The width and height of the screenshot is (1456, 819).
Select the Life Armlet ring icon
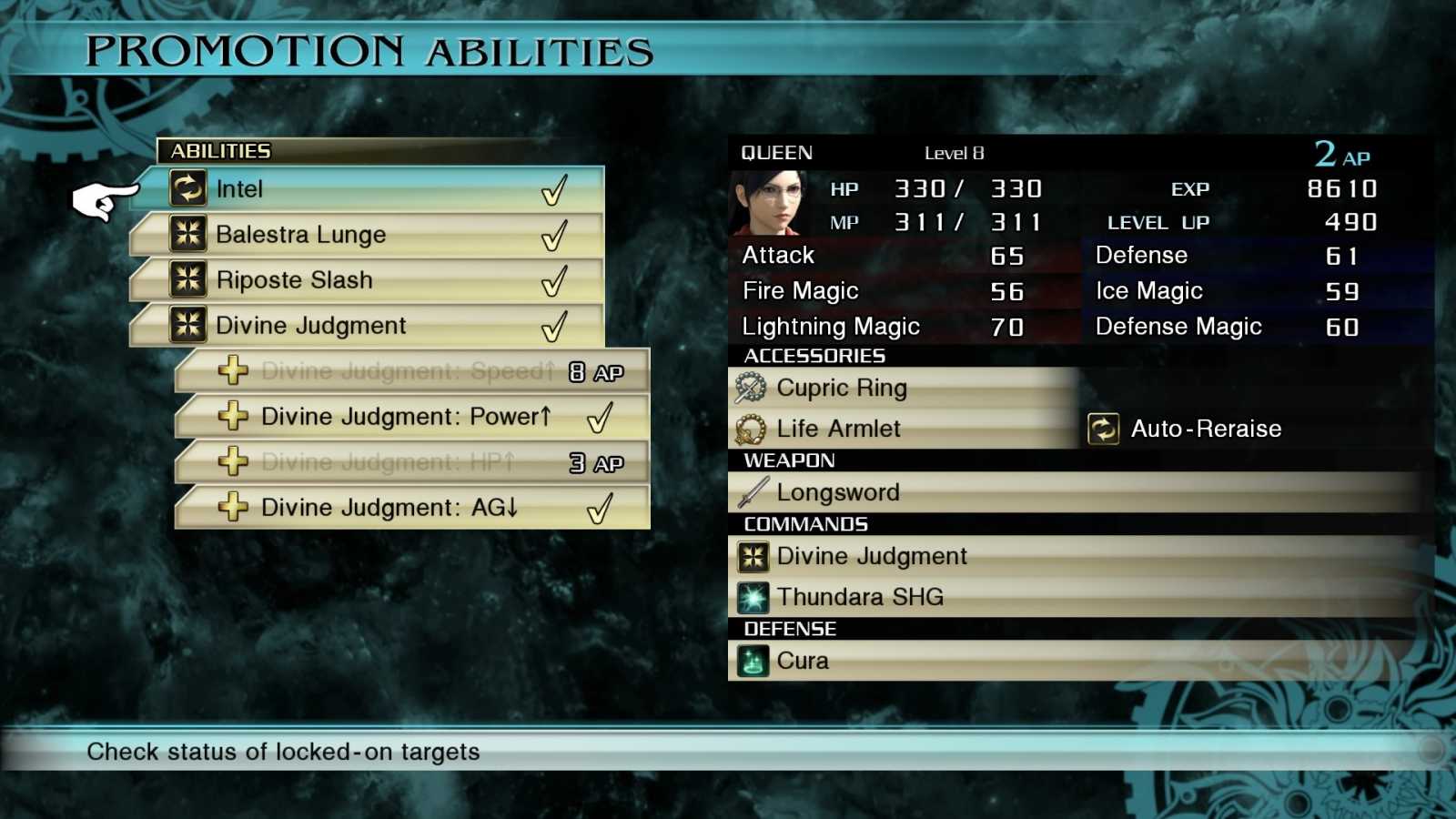(x=749, y=428)
